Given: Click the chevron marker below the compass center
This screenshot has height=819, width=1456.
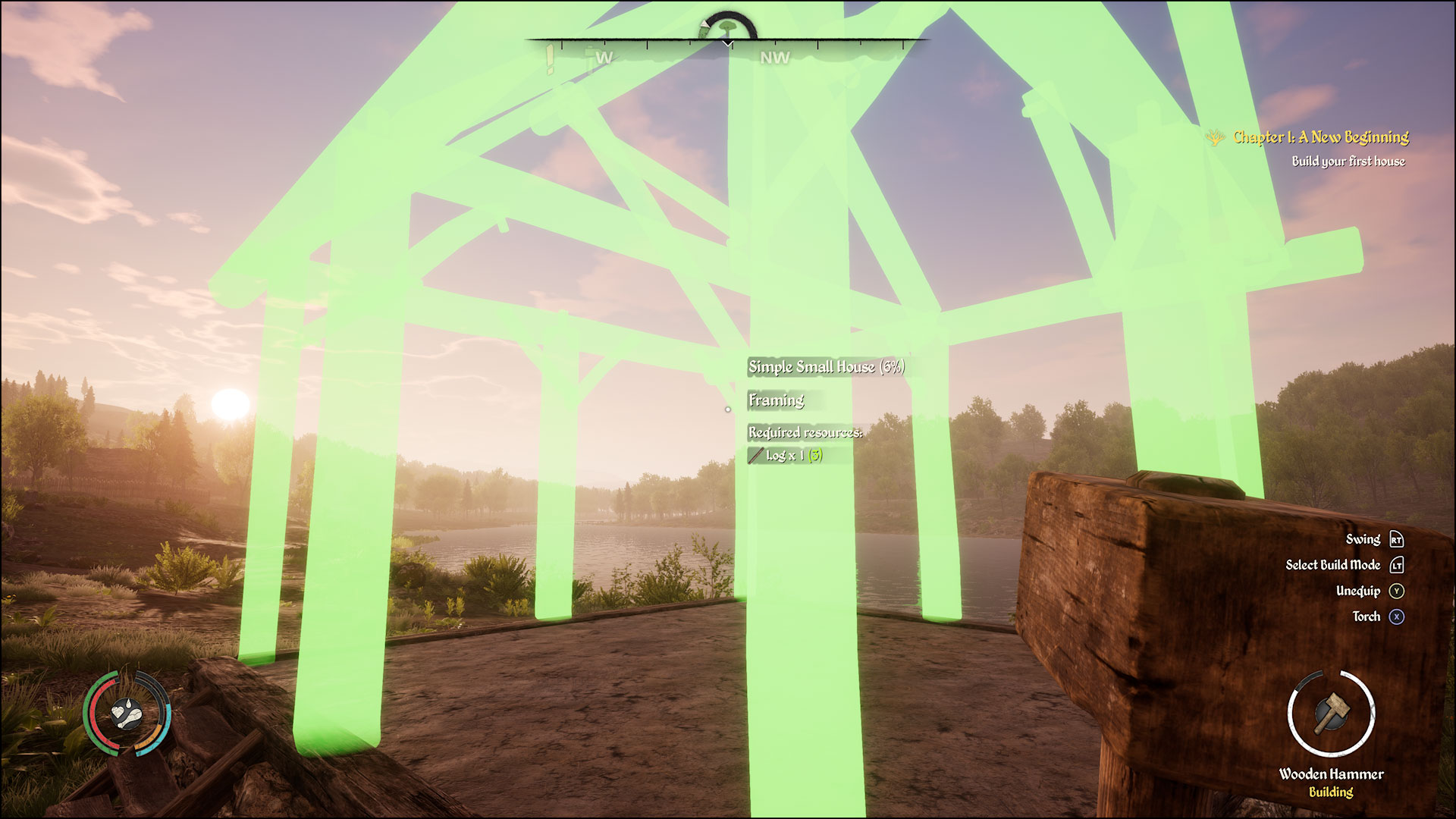Looking at the screenshot, I should (727, 43).
